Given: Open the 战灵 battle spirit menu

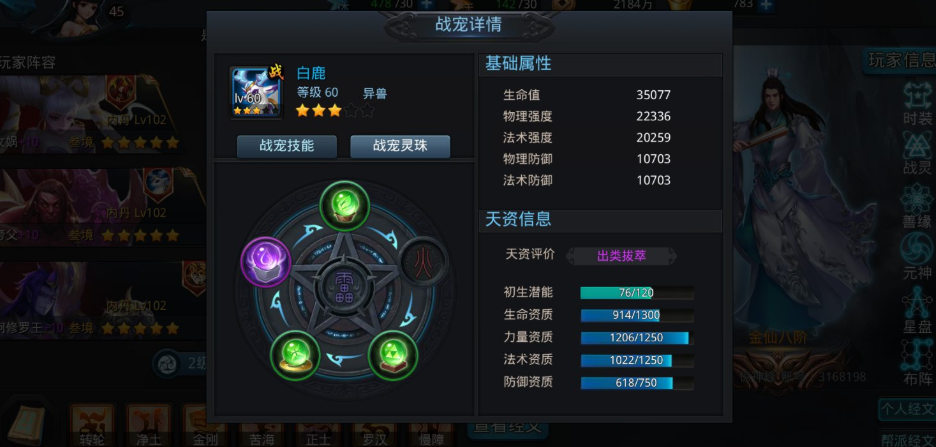Looking at the screenshot, I should pos(916,154).
